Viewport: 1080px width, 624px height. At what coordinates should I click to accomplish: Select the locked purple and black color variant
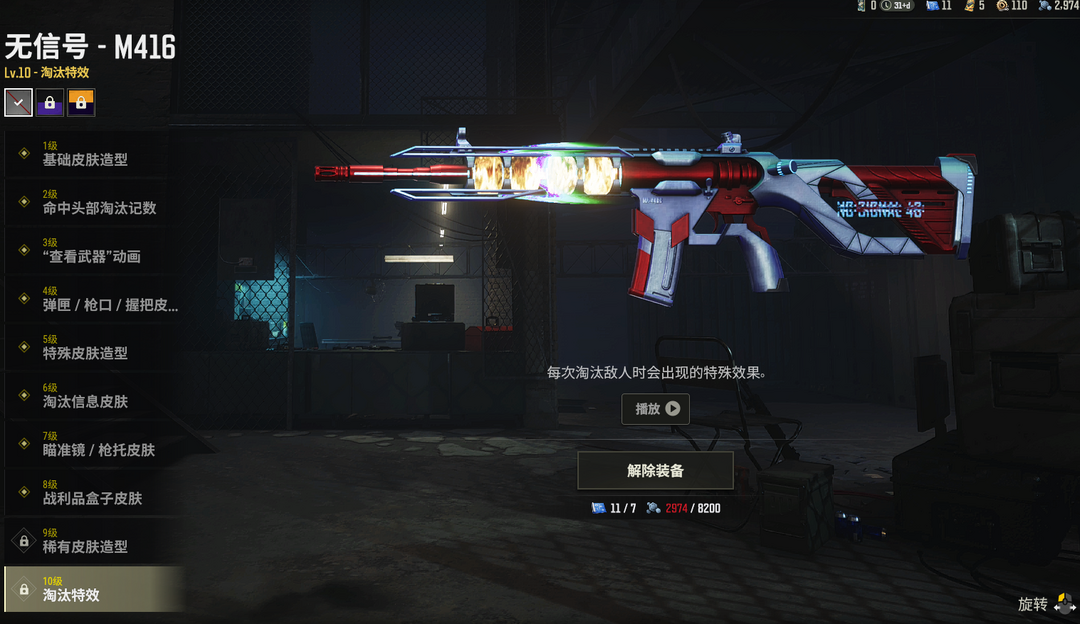[50, 102]
